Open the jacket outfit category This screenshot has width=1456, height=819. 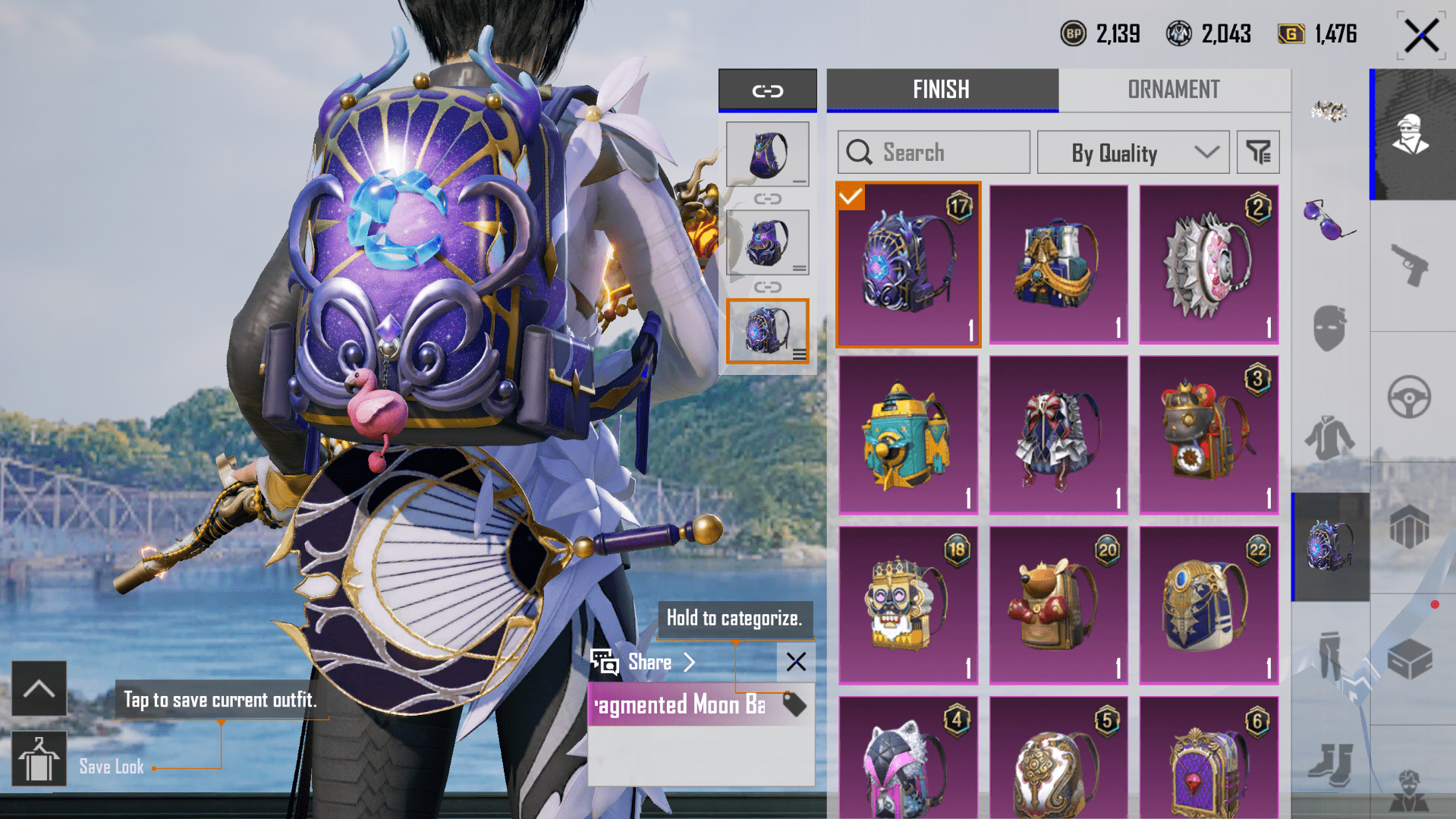1329,439
